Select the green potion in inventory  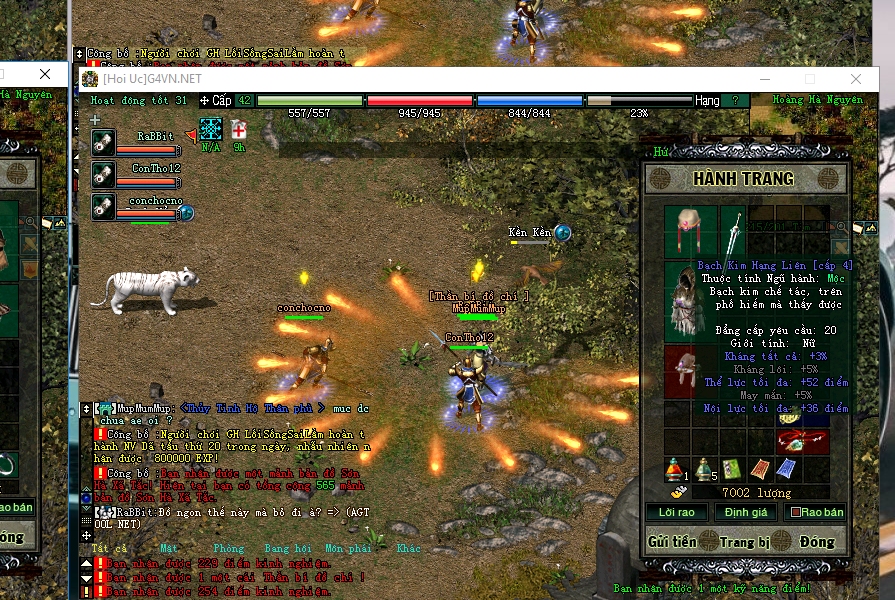click(704, 468)
